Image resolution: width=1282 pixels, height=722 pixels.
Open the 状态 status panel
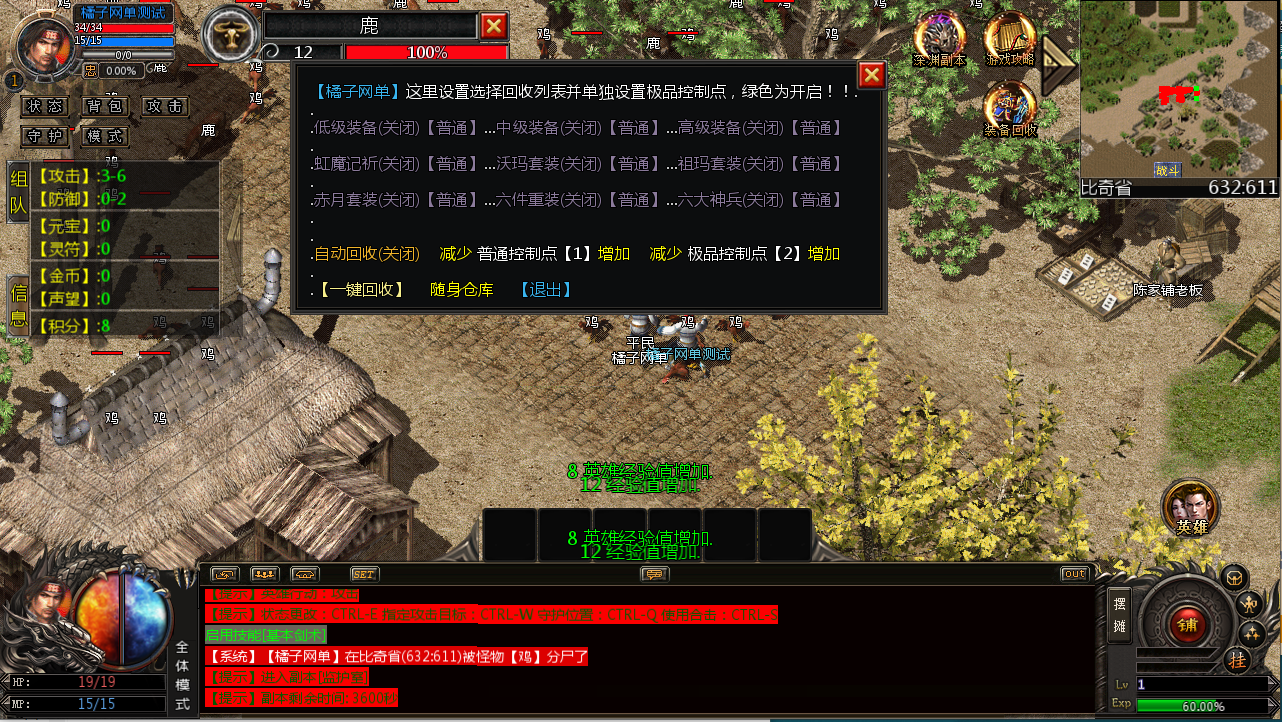46,106
